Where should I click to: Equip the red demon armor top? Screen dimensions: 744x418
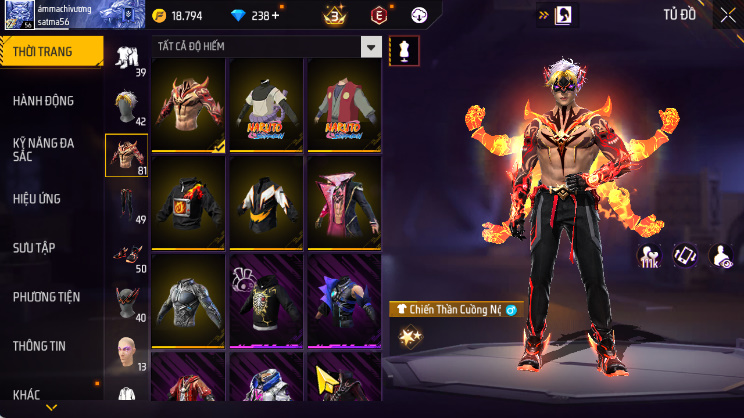pyautogui.click(x=188, y=104)
